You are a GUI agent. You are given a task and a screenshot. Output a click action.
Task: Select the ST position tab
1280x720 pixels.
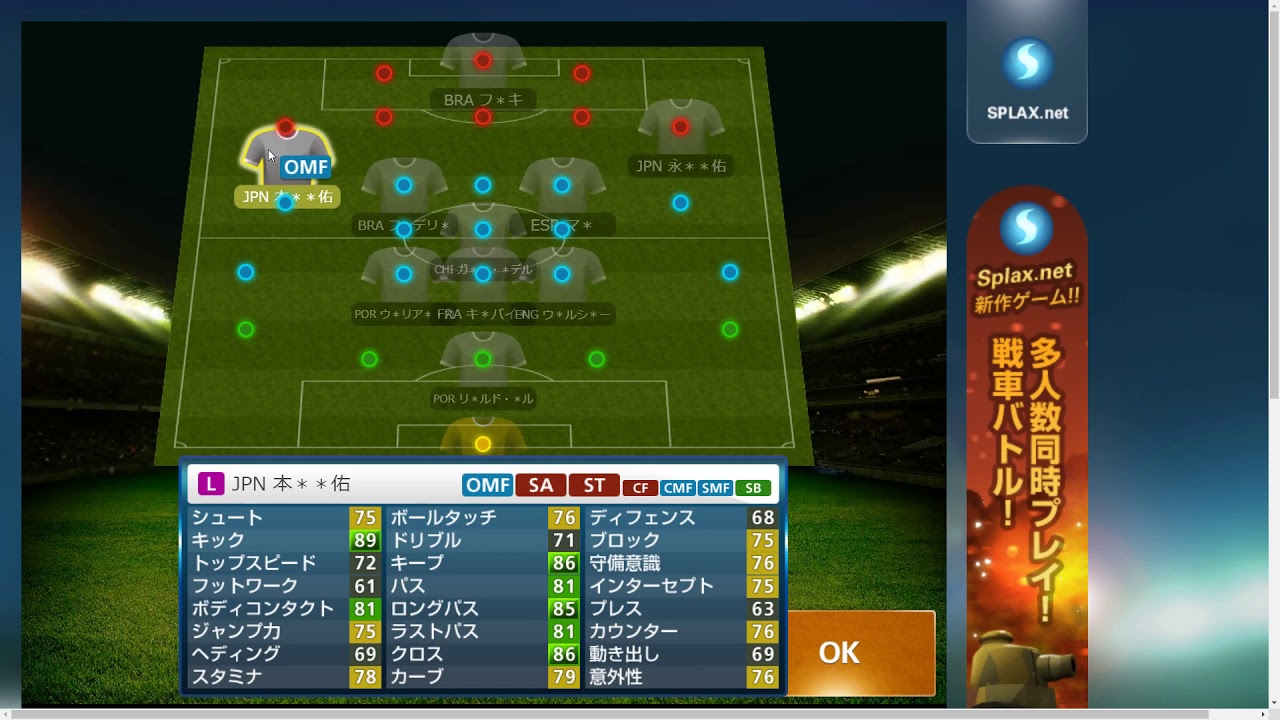point(594,484)
